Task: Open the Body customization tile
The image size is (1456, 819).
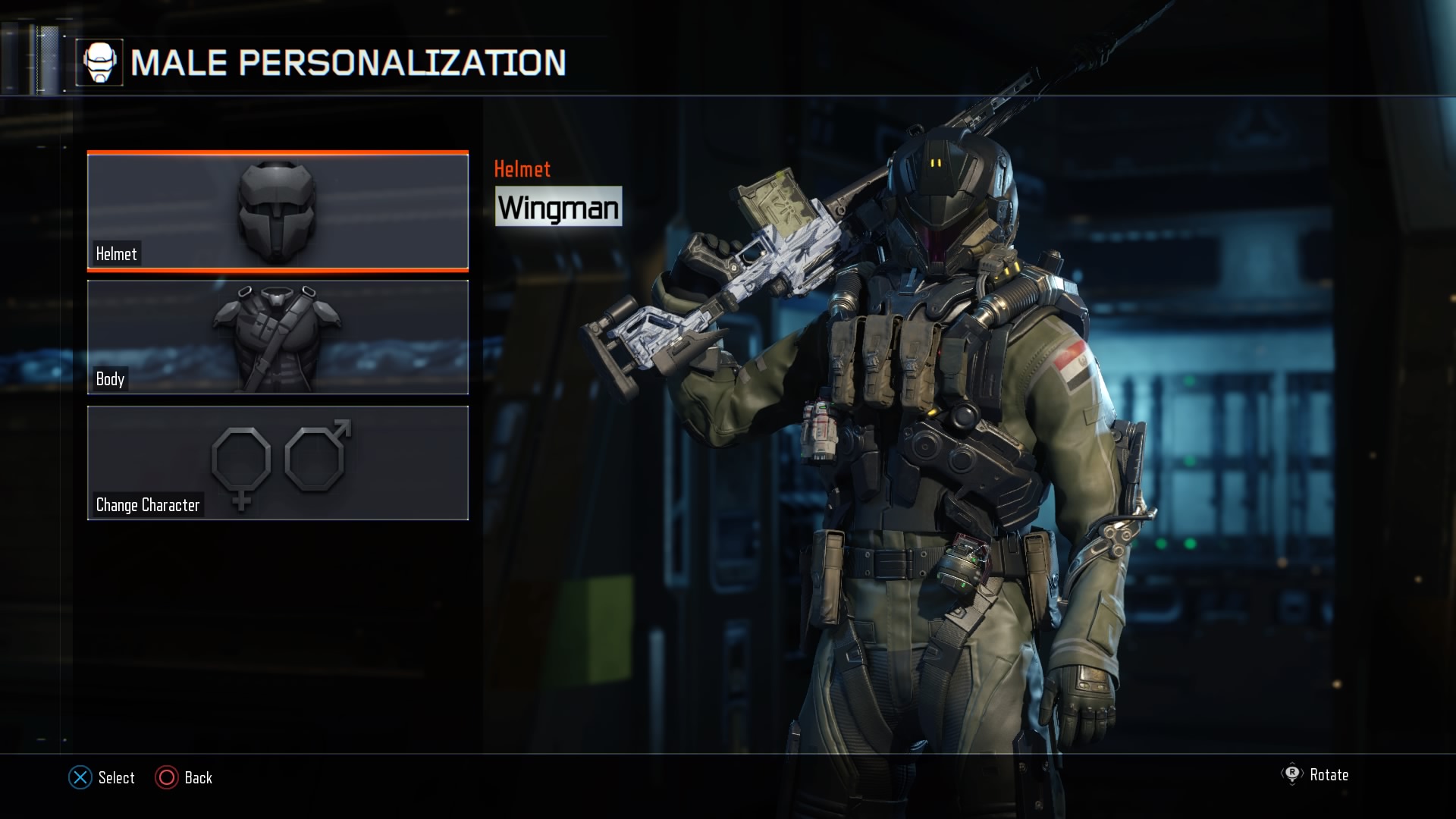Action: click(x=278, y=337)
